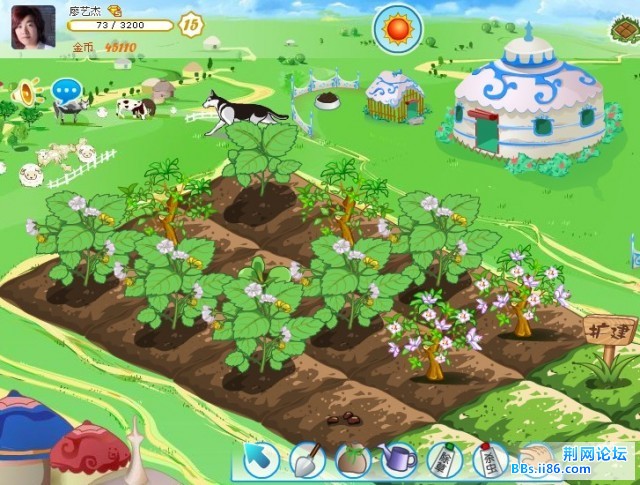Open the blue chat bubble
Viewport: 640px width, 485px height.
click(x=67, y=91)
